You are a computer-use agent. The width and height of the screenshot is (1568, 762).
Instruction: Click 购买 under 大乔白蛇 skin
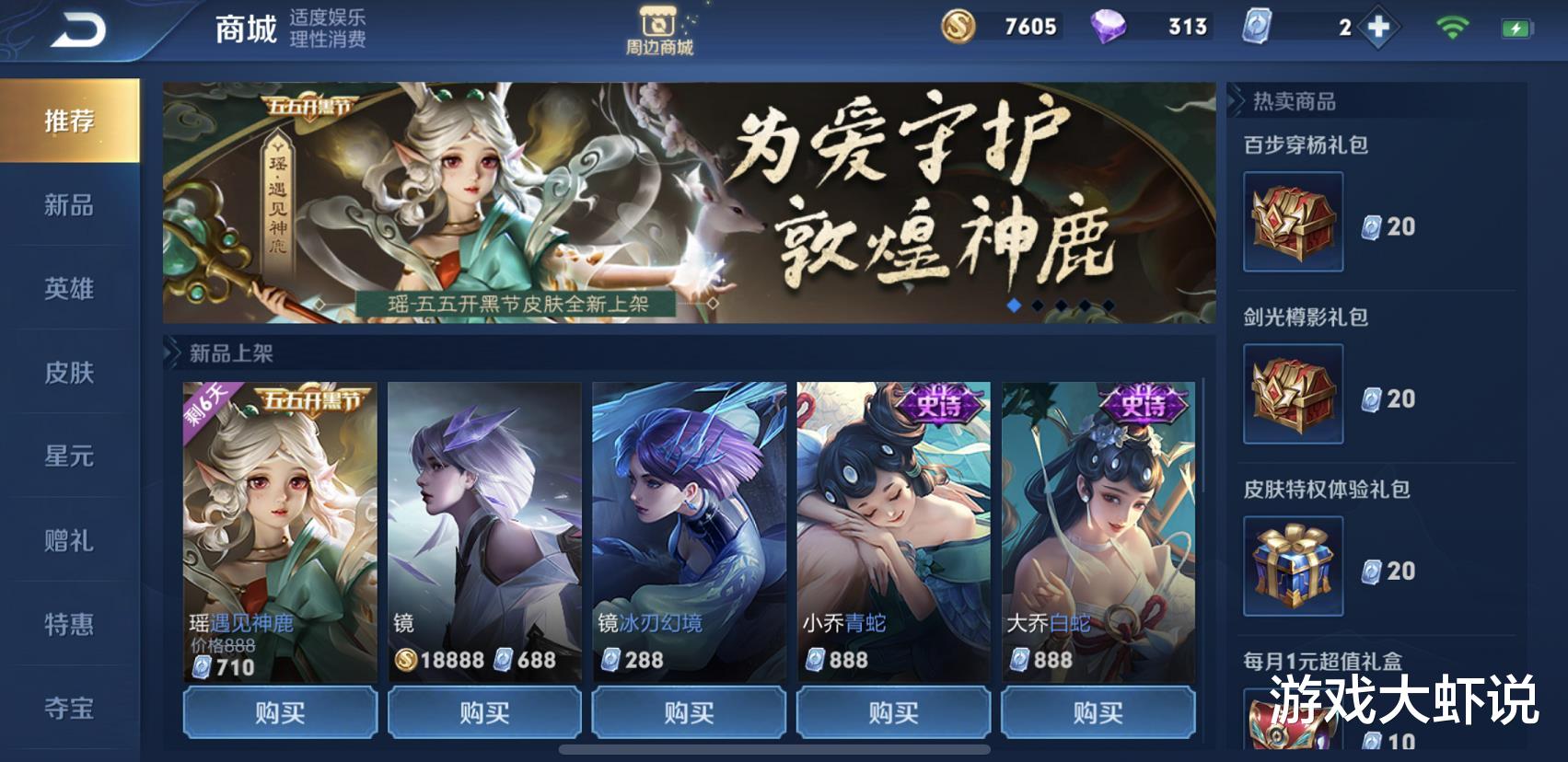(1098, 712)
